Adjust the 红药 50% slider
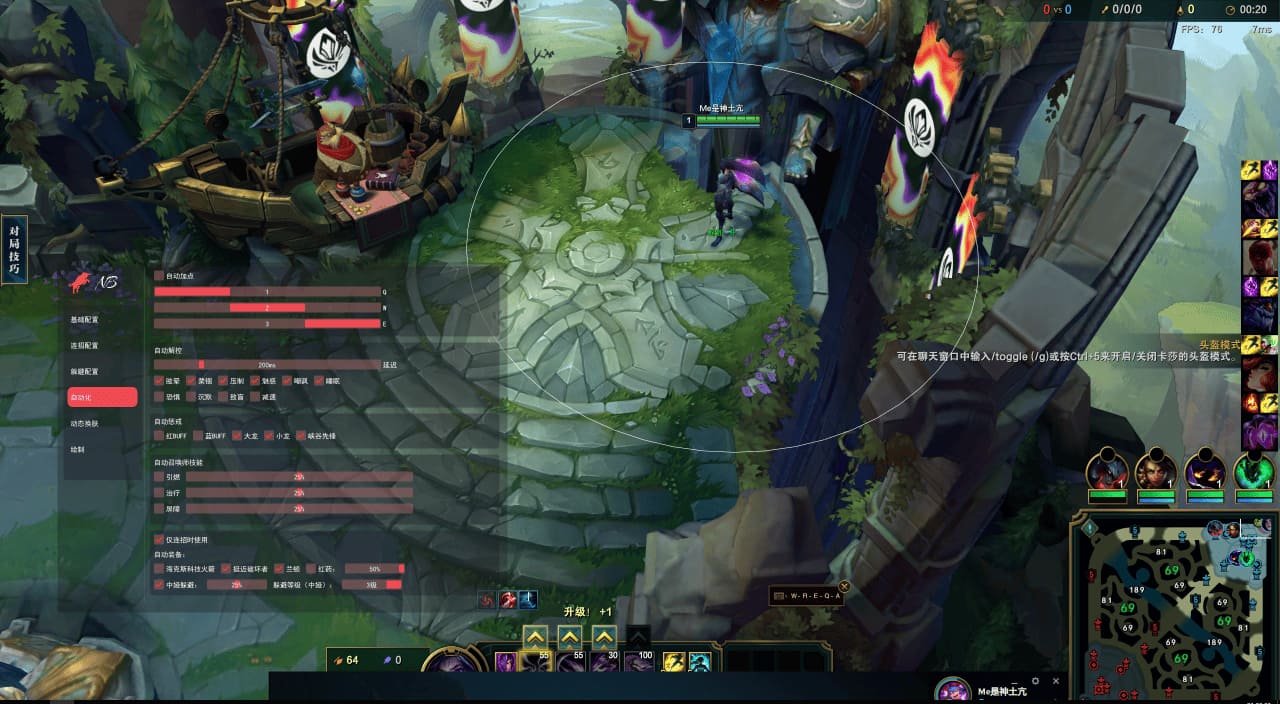The height and width of the screenshot is (704, 1280). tap(374, 569)
